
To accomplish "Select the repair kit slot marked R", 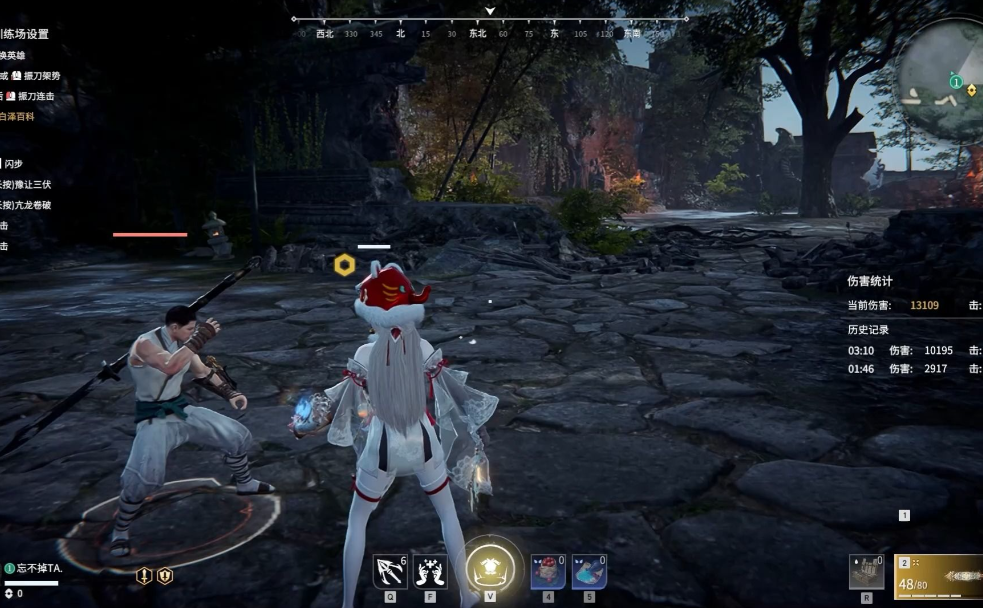I will 865,571.
